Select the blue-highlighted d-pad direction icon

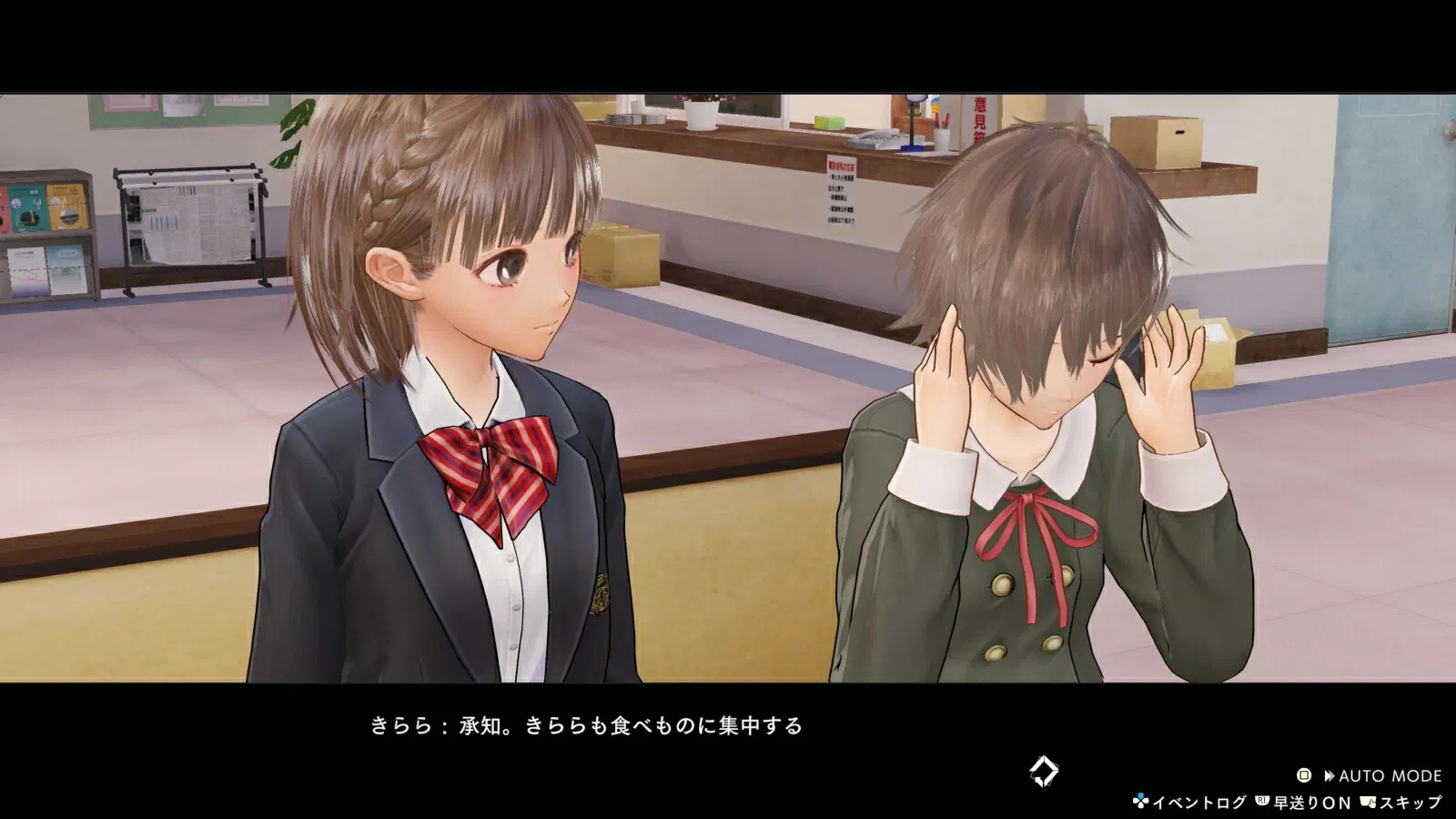coord(1140,794)
